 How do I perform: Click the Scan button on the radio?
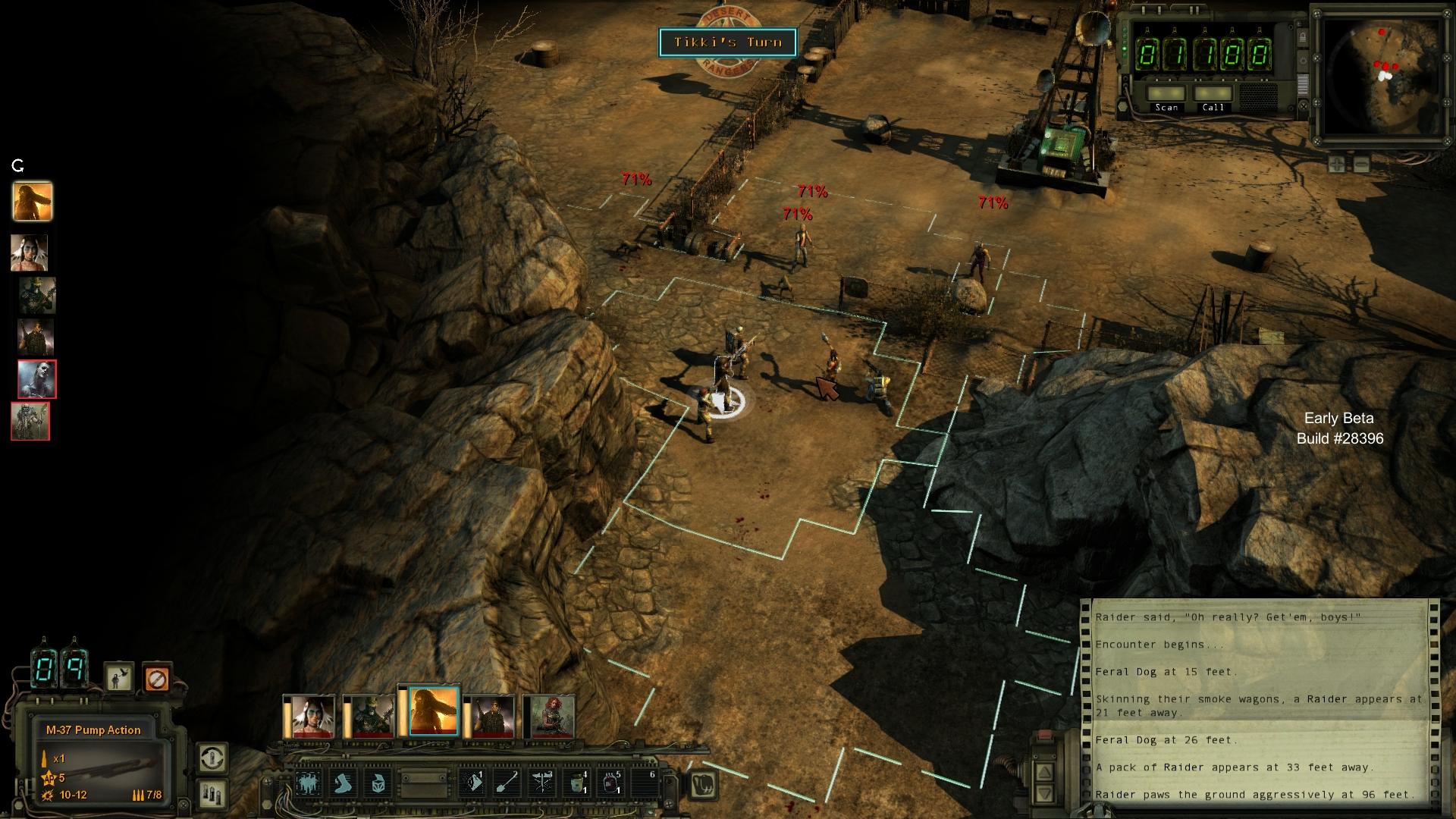pyautogui.click(x=1166, y=95)
